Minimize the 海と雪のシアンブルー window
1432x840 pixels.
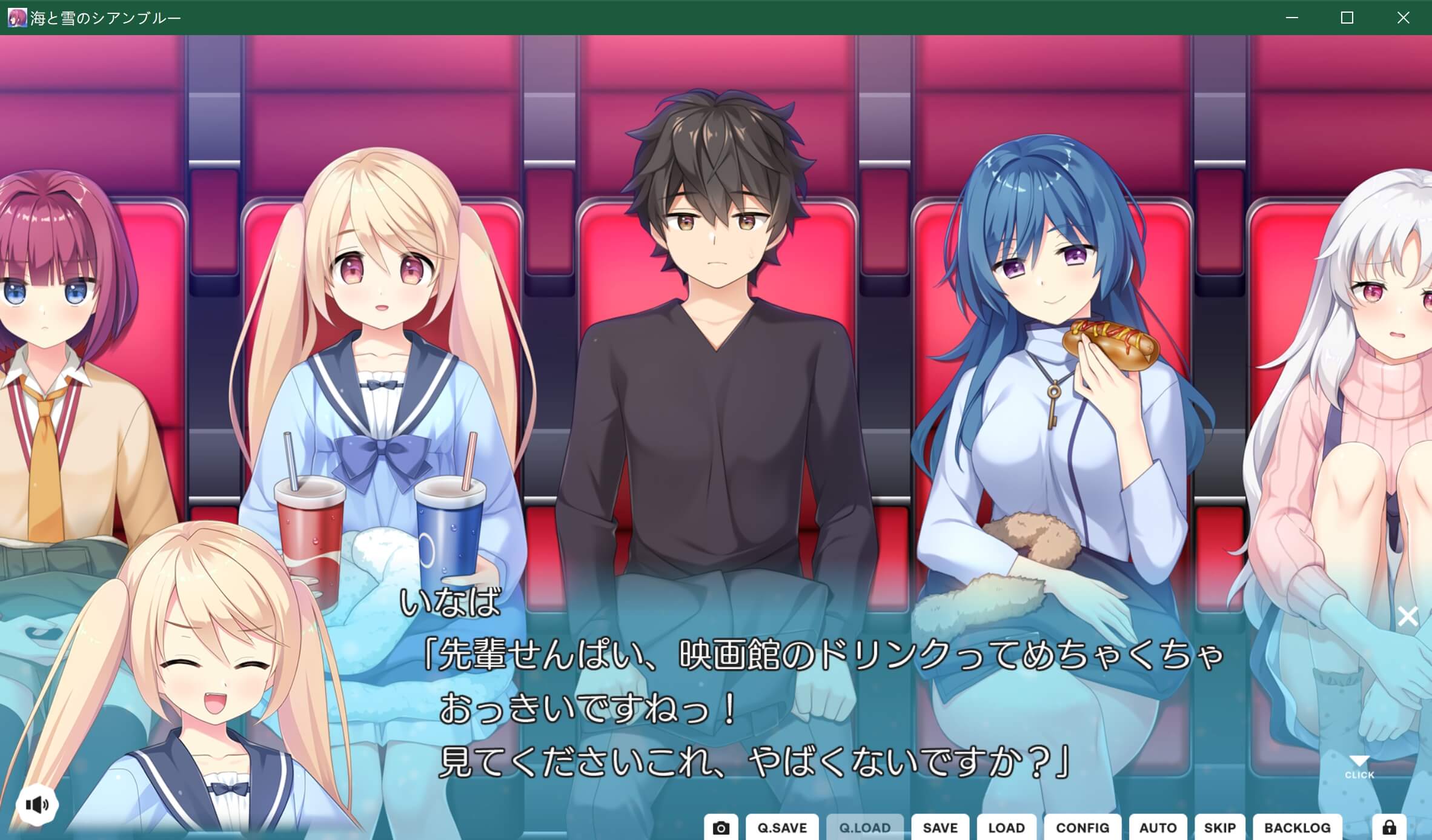click(1292, 18)
